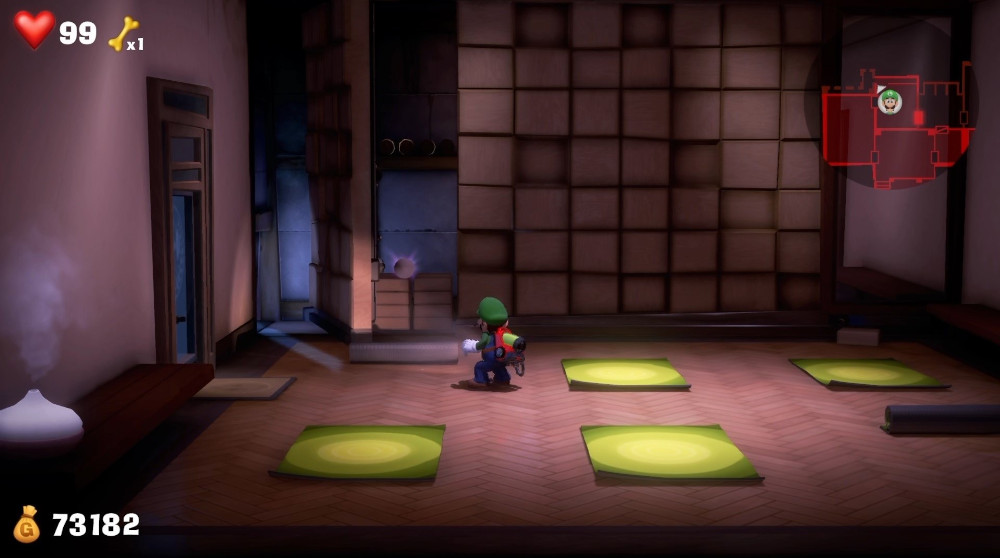This screenshot has width=1000, height=558.
Task: Open the red floor minimap
Action: [x=895, y=125]
